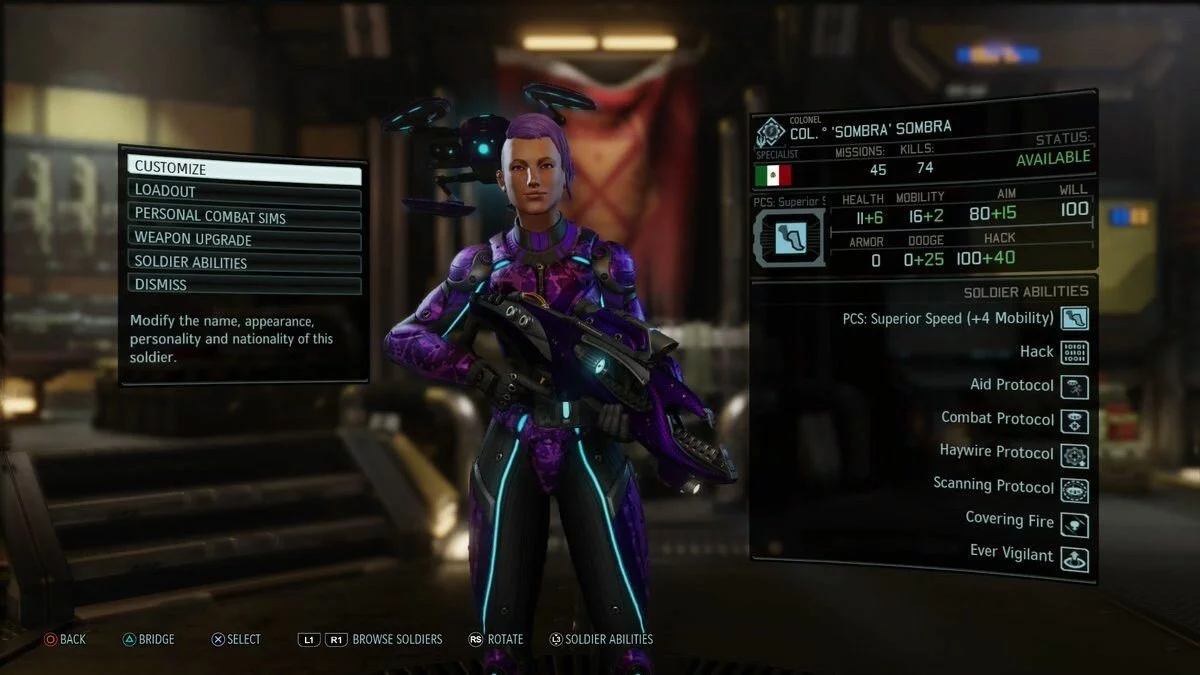Choose the Weapon Upgrade entry
The image size is (1200, 675).
[243, 240]
